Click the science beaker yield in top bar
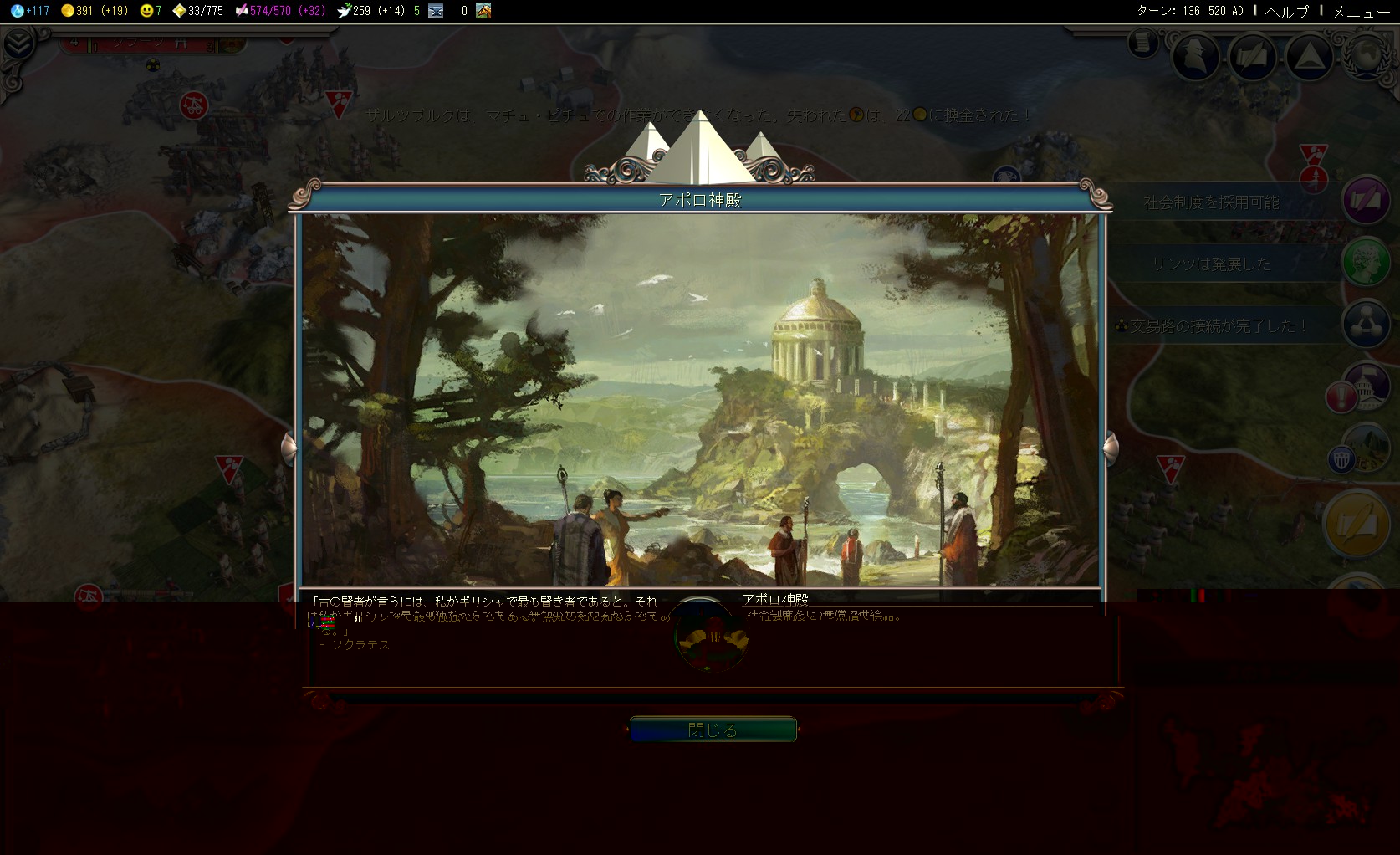 (18, 11)
